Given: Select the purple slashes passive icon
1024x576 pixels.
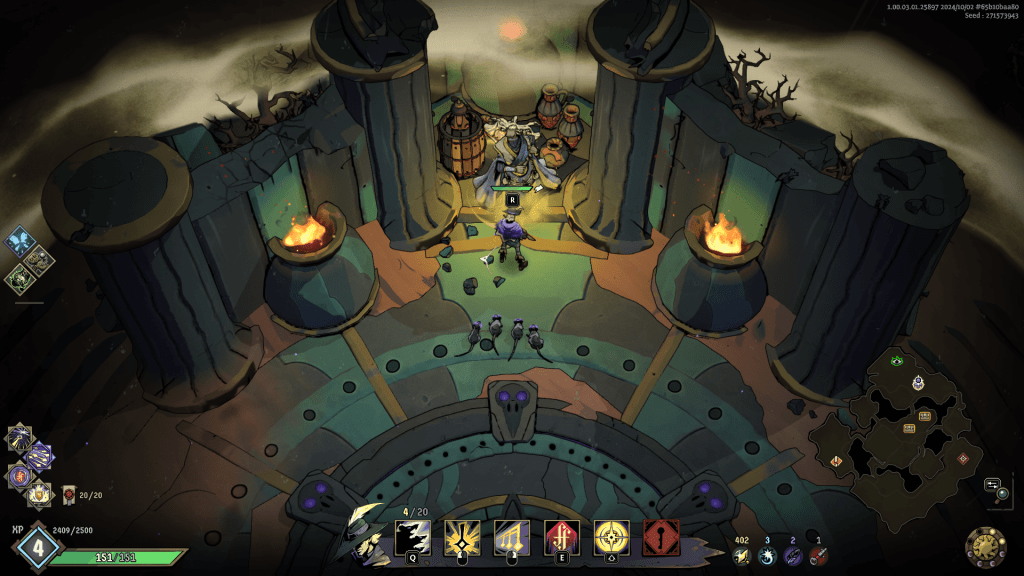Looking at the screenshot, I should [39, 456].
